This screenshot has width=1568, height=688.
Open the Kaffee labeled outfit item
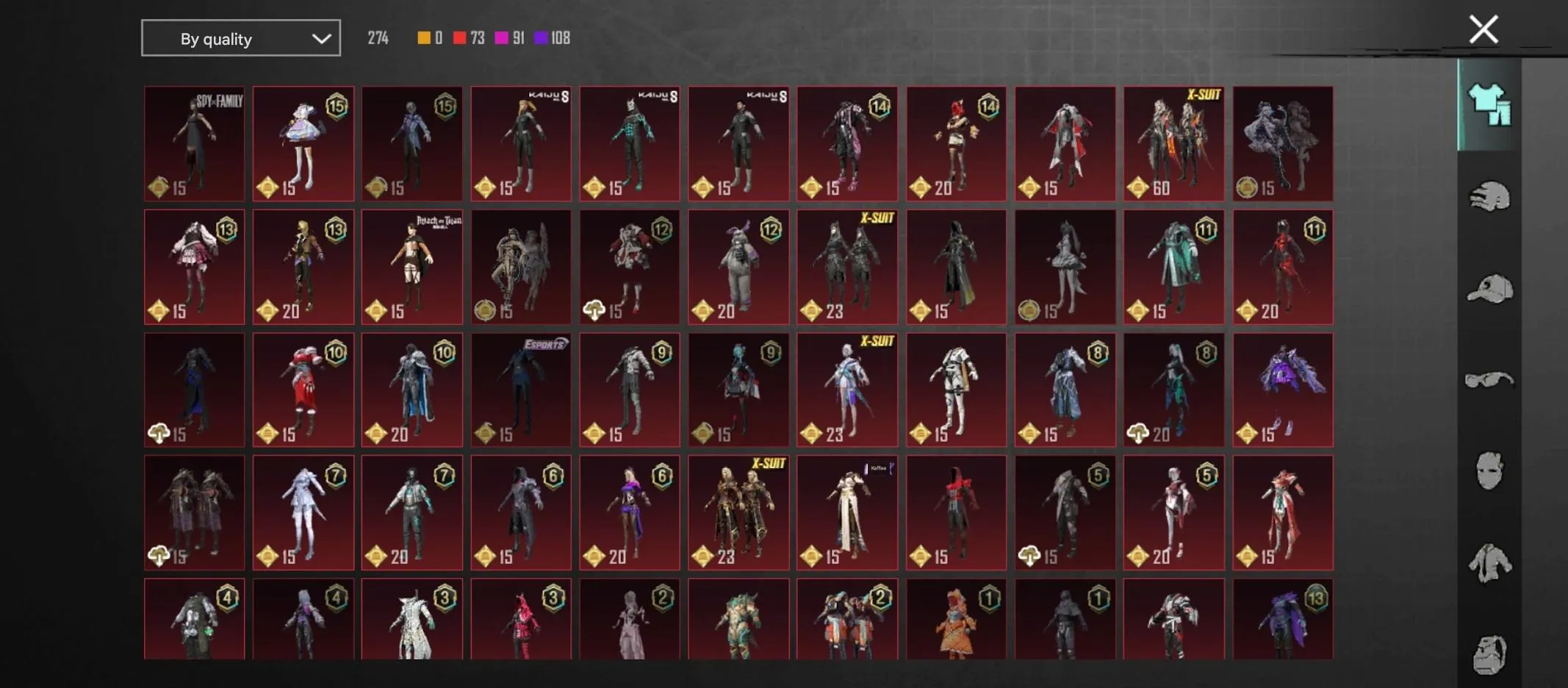[846, 512]
